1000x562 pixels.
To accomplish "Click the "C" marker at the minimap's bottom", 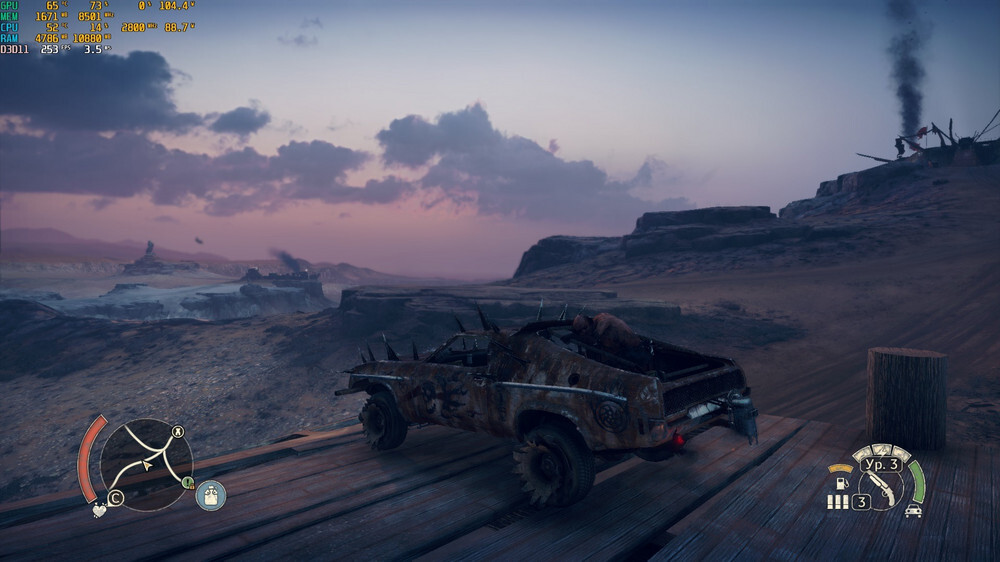I will [115, 498].
